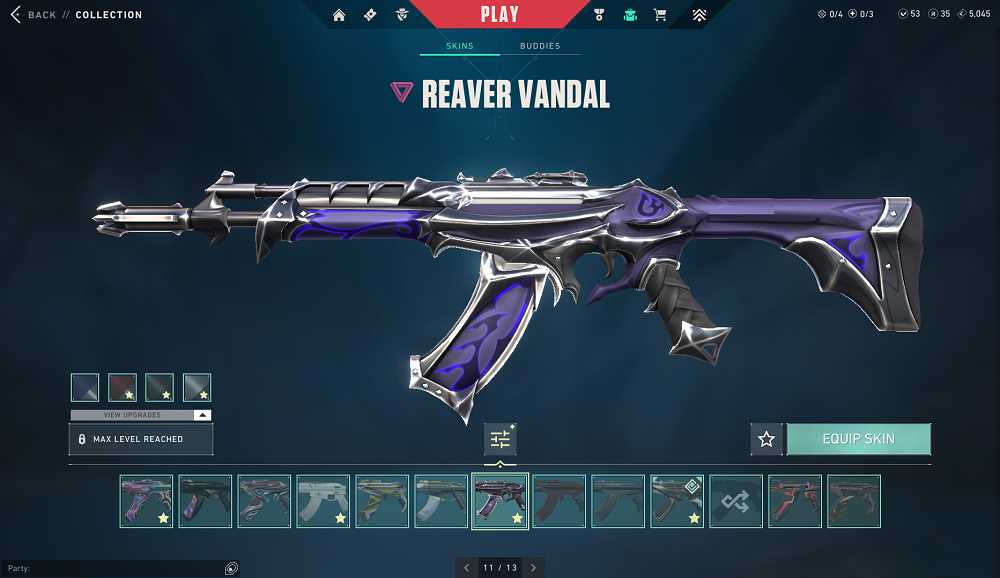
Task: Select the randomize skin shuffle tile
Action: click(x=736, y=501)
